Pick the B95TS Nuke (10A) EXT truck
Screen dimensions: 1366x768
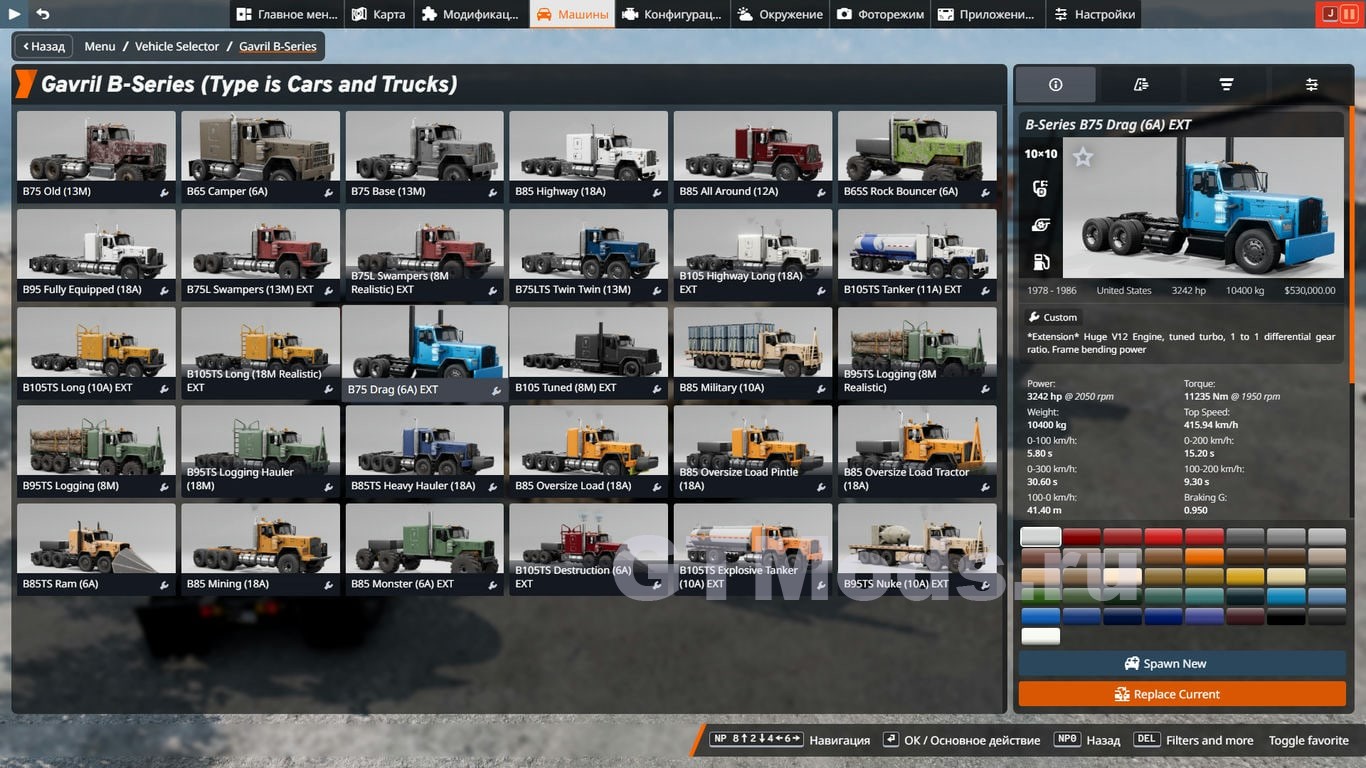(917, 549)
